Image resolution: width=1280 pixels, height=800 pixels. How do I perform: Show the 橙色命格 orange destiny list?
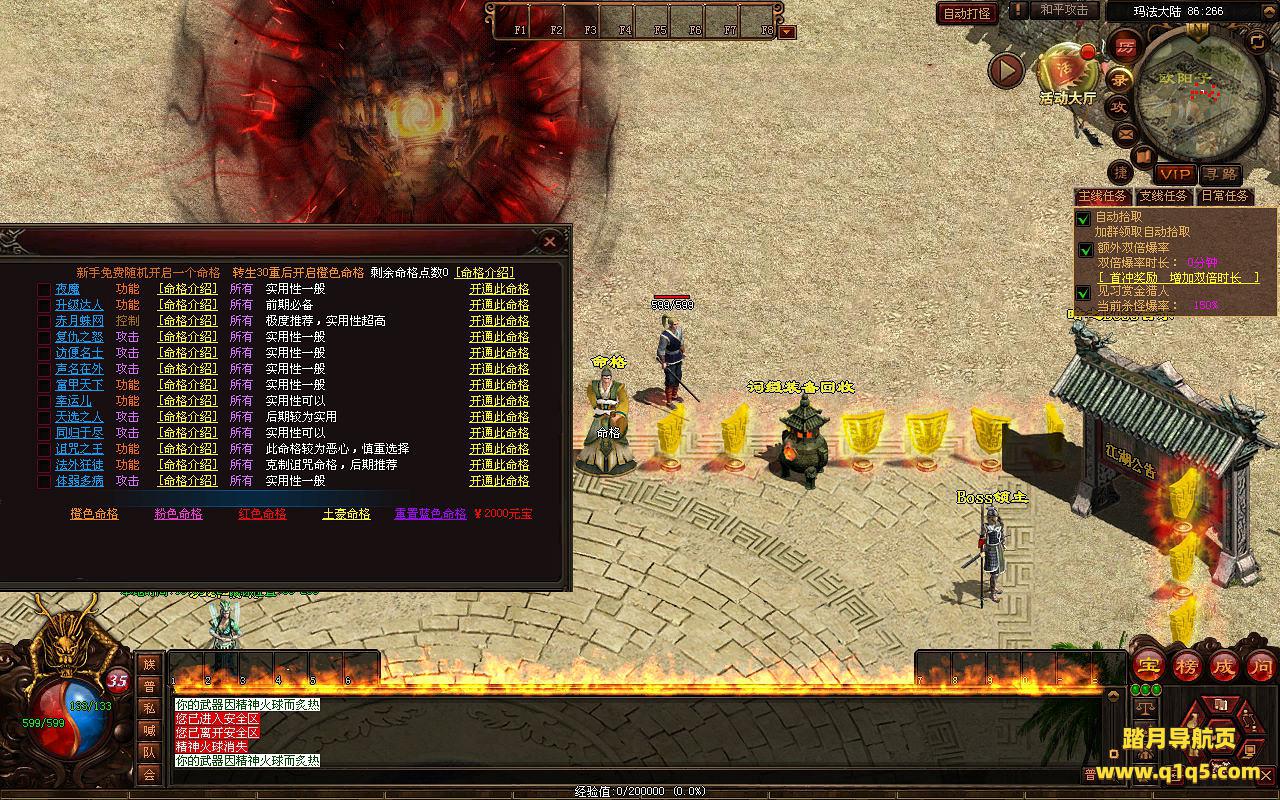click(x=94, y=514)
